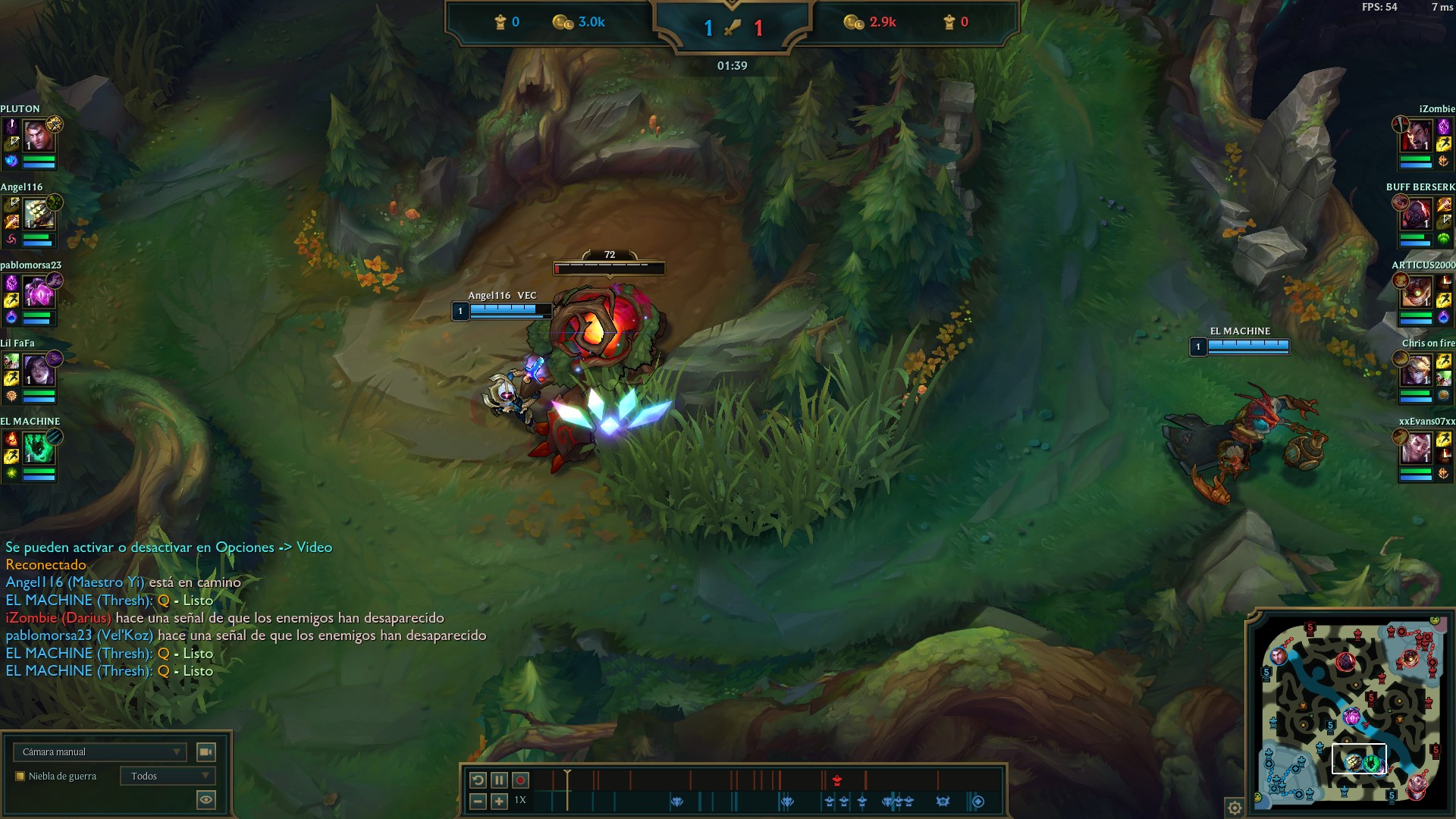Pause the replay playback
The height and width of the screenshot is (819, 1456).
[x=499, y=780]
